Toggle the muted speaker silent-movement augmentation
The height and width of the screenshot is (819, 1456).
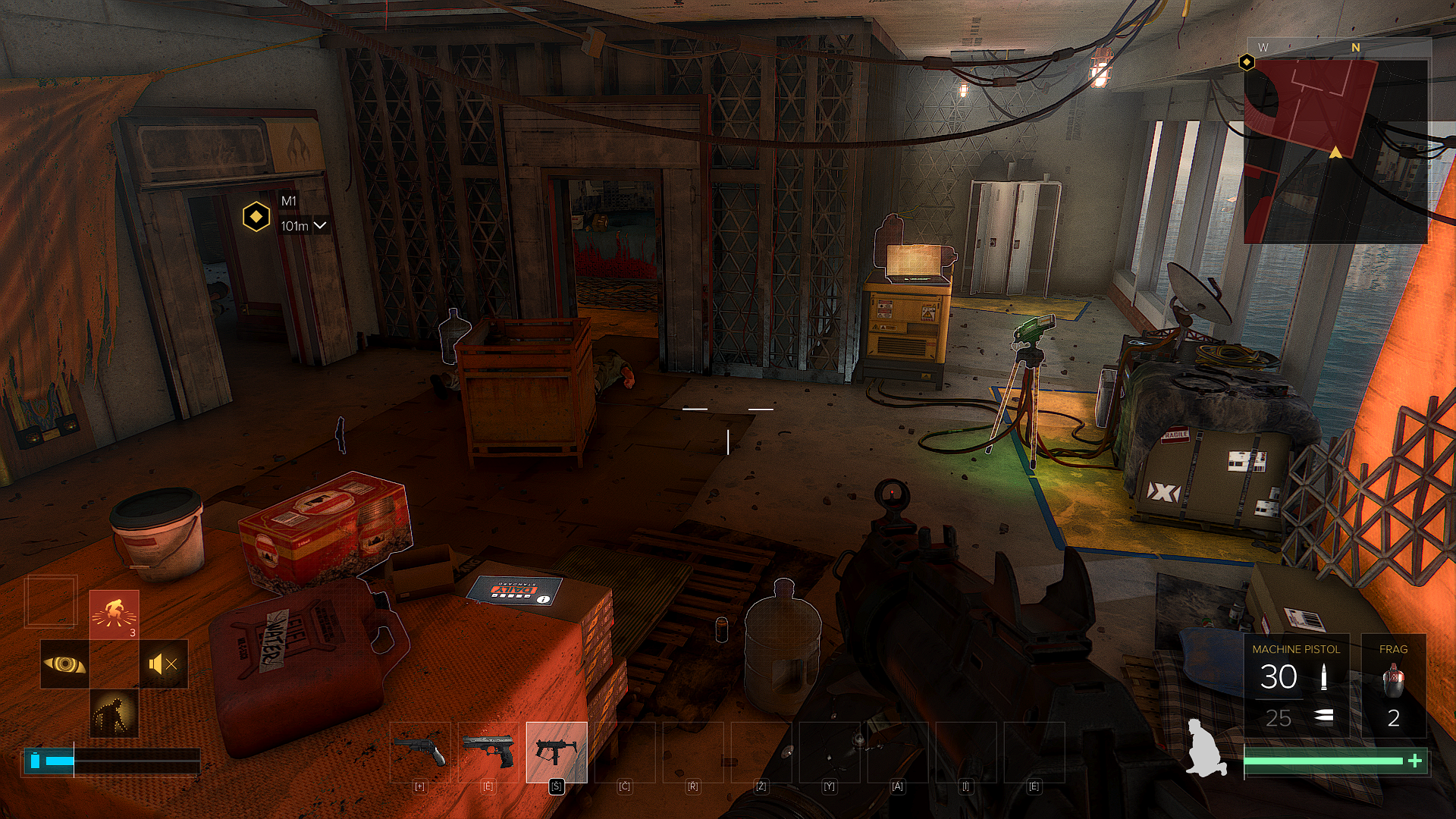pos(164,664)
